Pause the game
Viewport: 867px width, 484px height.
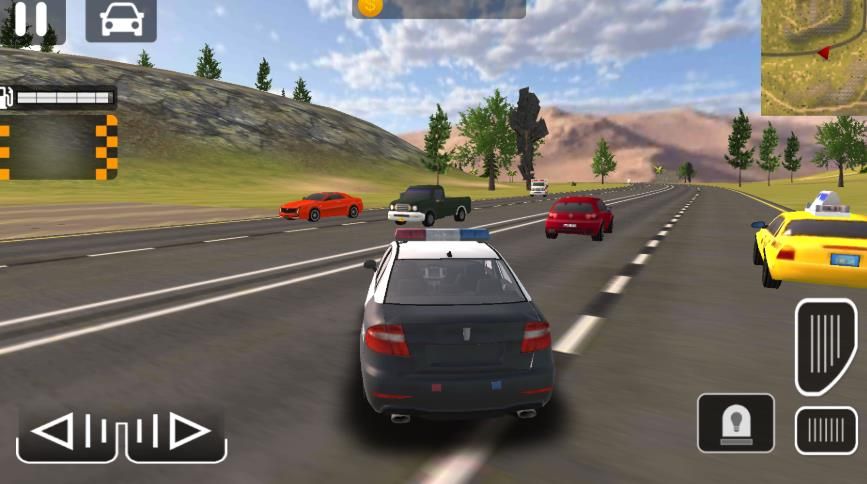(31, 20)
